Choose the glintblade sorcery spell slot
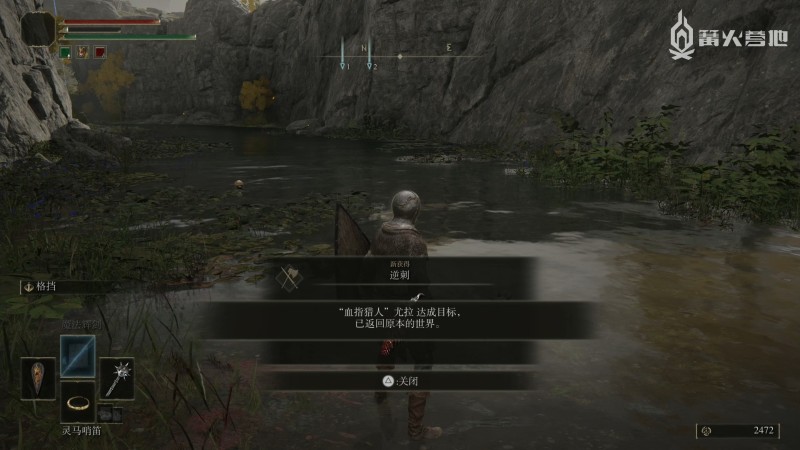The height and width of the screenshot is (450, 800). pos(77,355)
